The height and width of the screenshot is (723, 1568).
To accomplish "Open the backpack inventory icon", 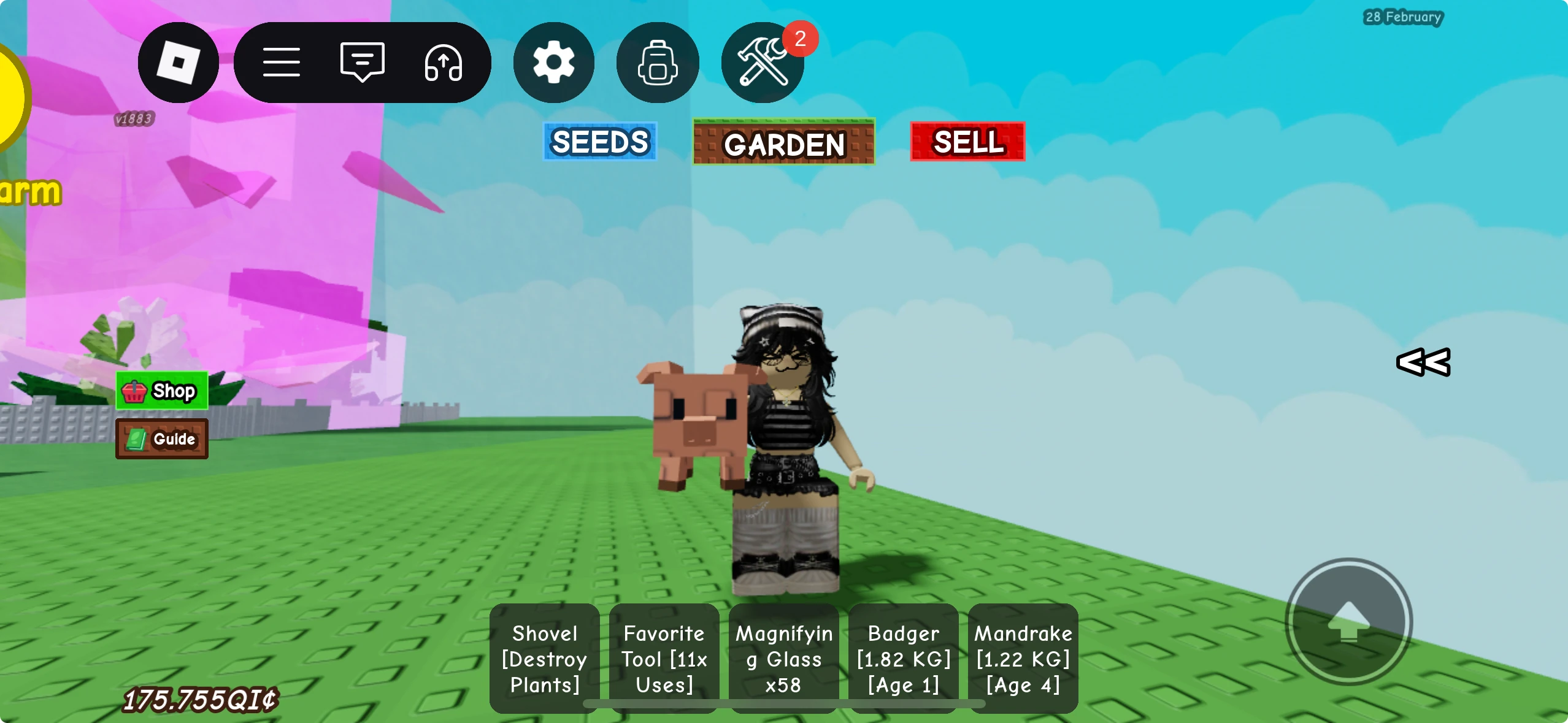I will click(657, 63).
